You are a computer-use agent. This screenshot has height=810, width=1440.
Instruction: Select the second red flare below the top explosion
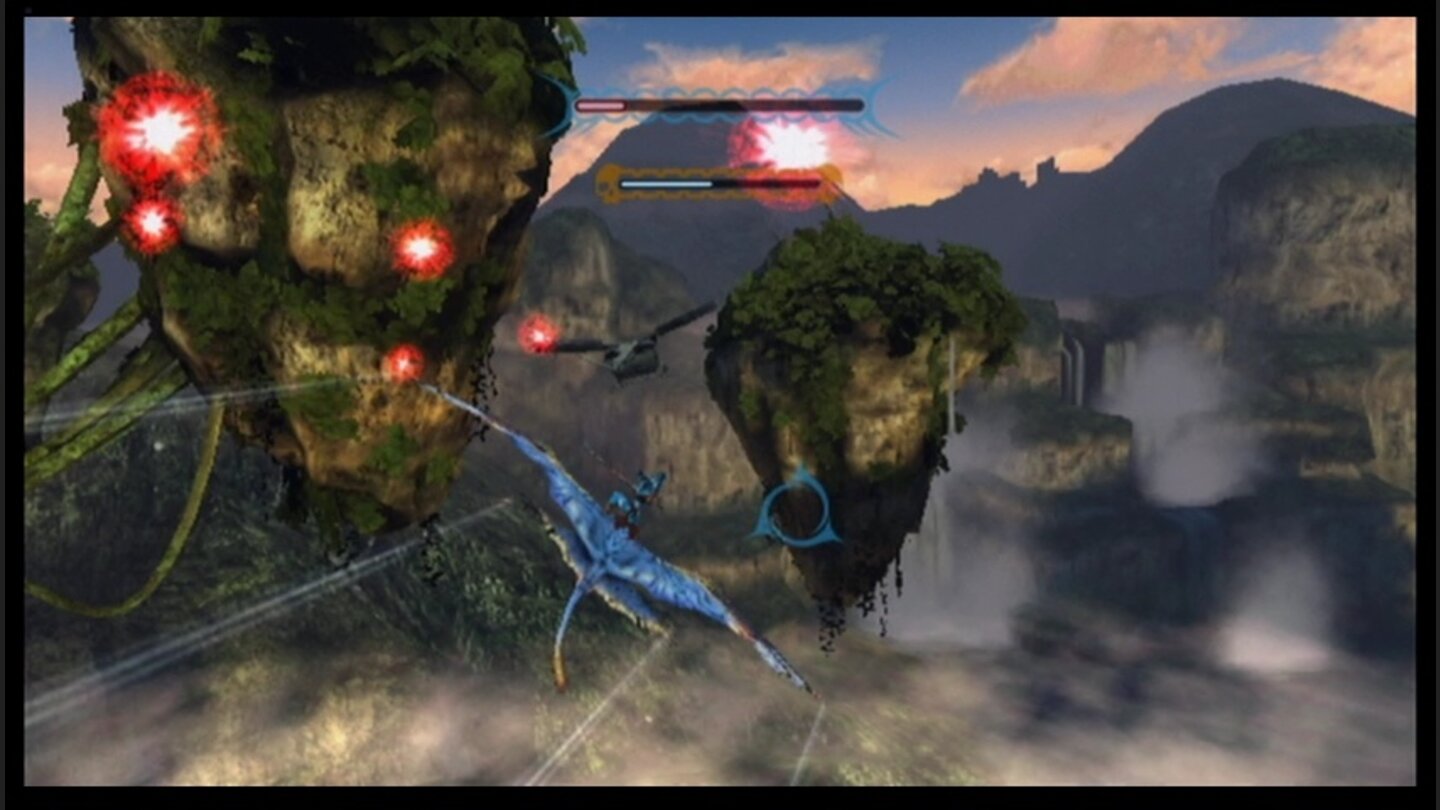152,222
